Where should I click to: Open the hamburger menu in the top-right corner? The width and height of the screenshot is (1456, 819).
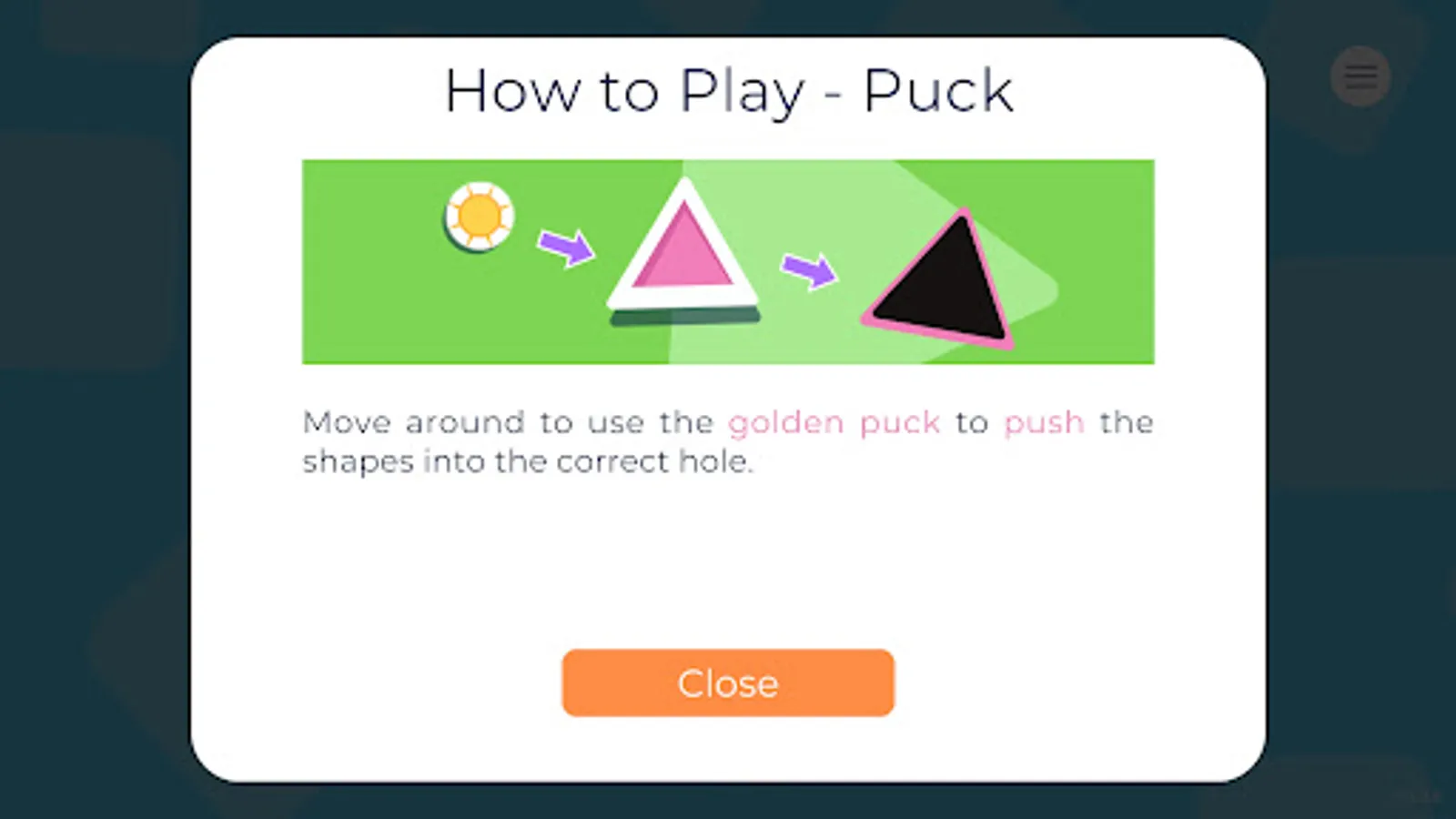click(1360, 76)
